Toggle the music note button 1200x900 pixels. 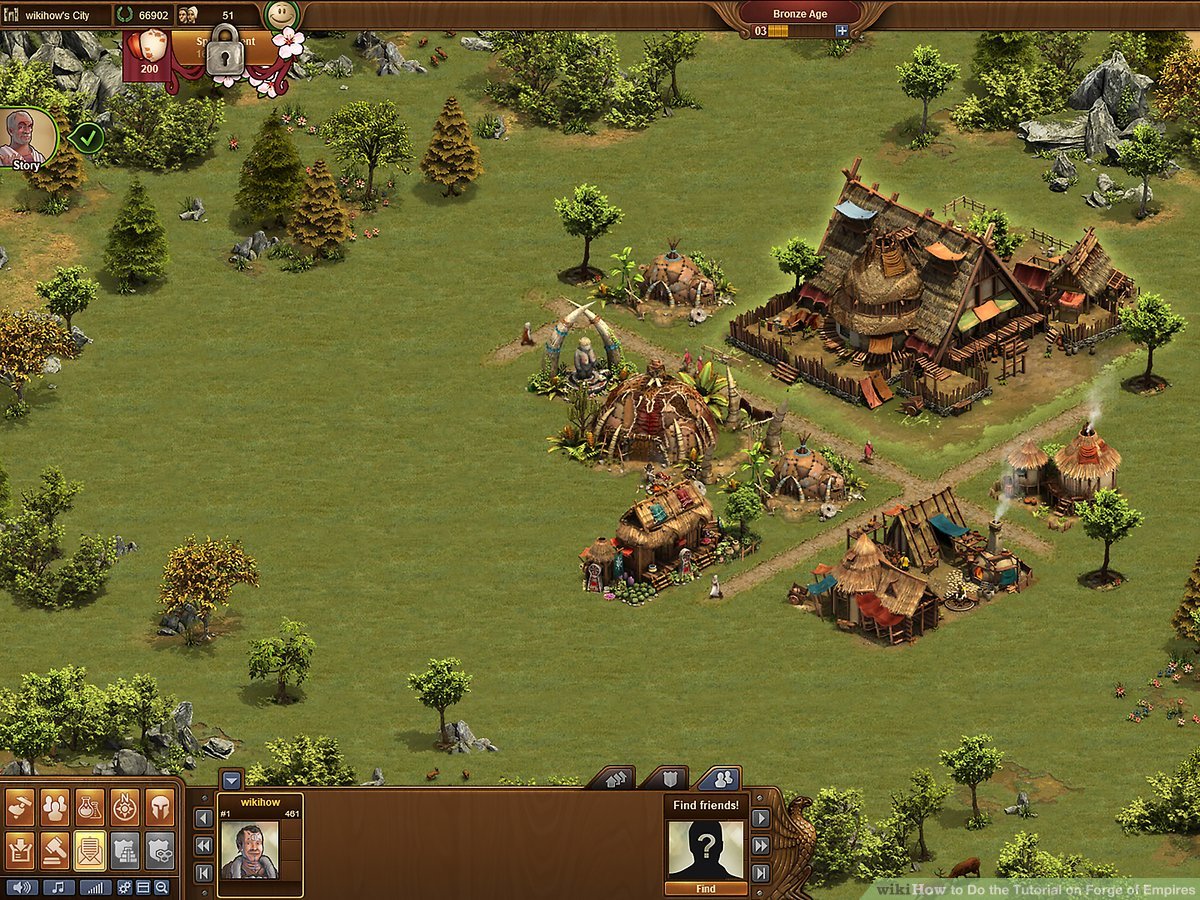(58, 887)
